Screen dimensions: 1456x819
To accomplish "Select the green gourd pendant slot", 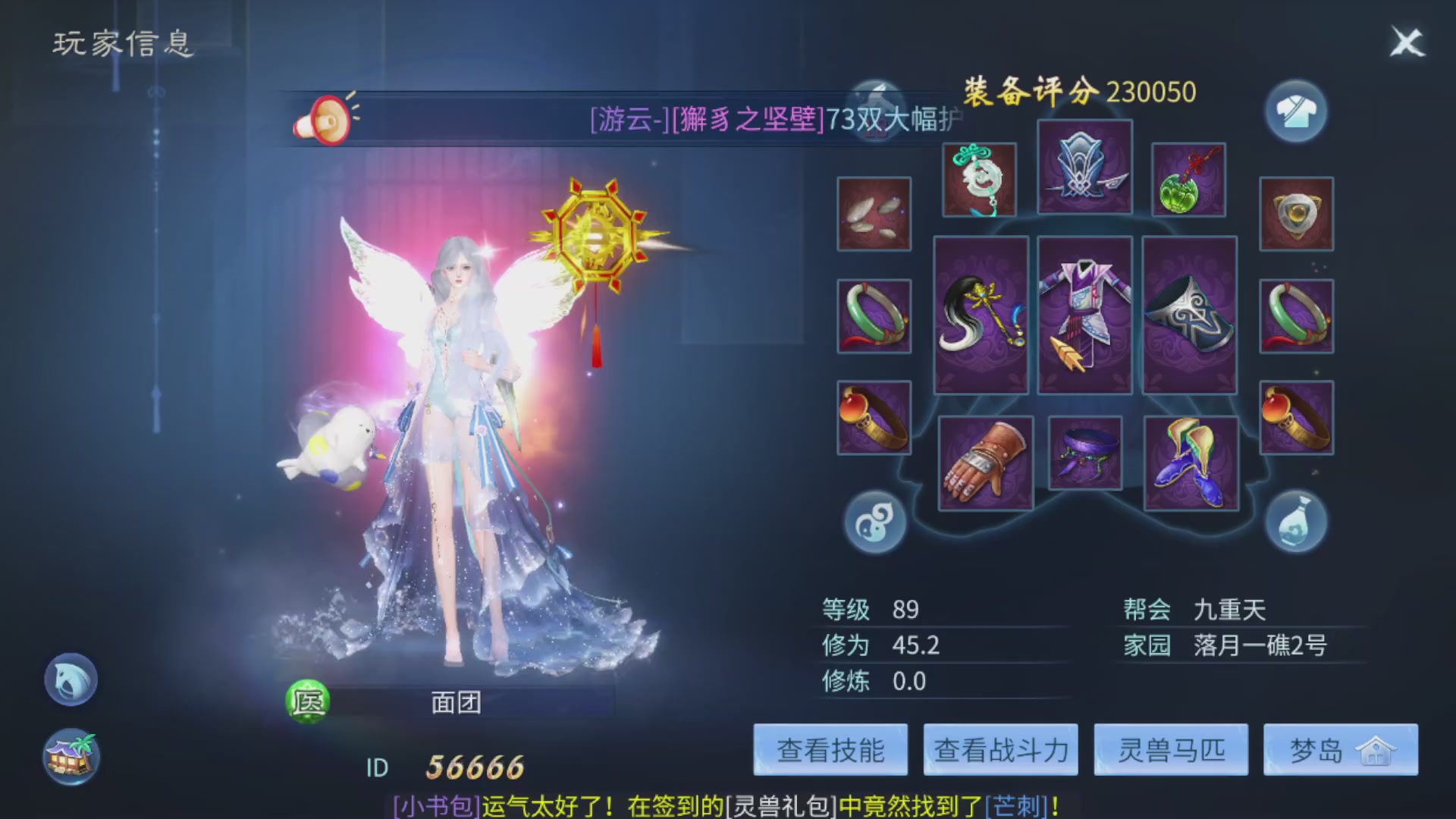I will pyautogui.click(x=1188, y=180).
